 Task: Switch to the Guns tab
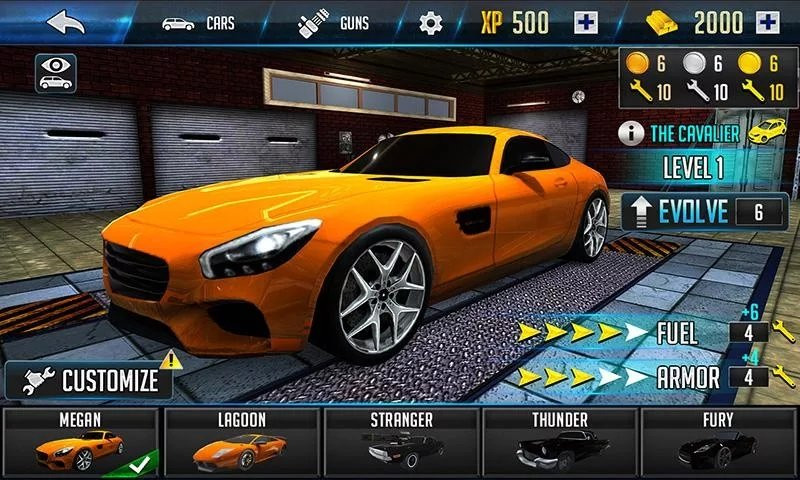333,22
